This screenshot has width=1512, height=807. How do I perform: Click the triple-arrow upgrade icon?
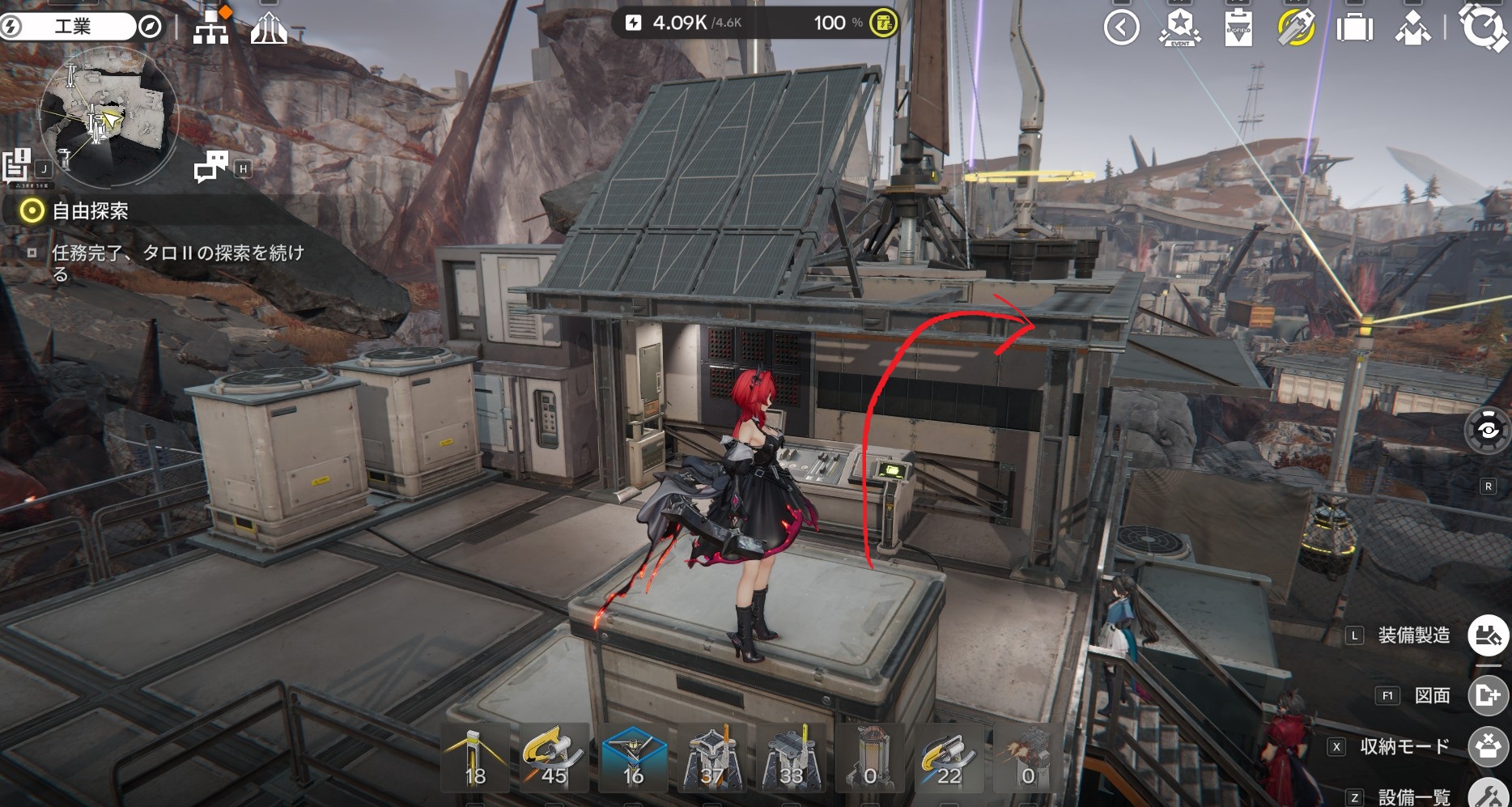(x=269, y=28)
